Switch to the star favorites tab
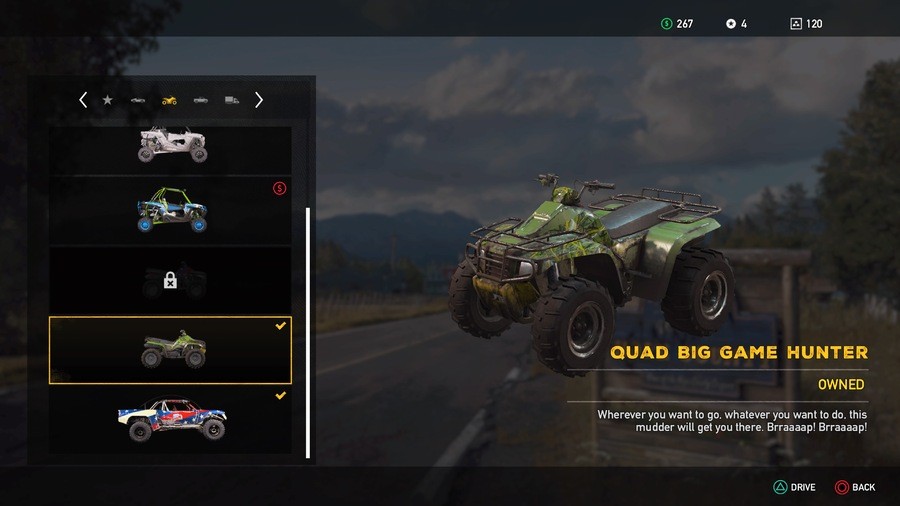The height and width of the screenshot is (506, 900). point(108,100)
